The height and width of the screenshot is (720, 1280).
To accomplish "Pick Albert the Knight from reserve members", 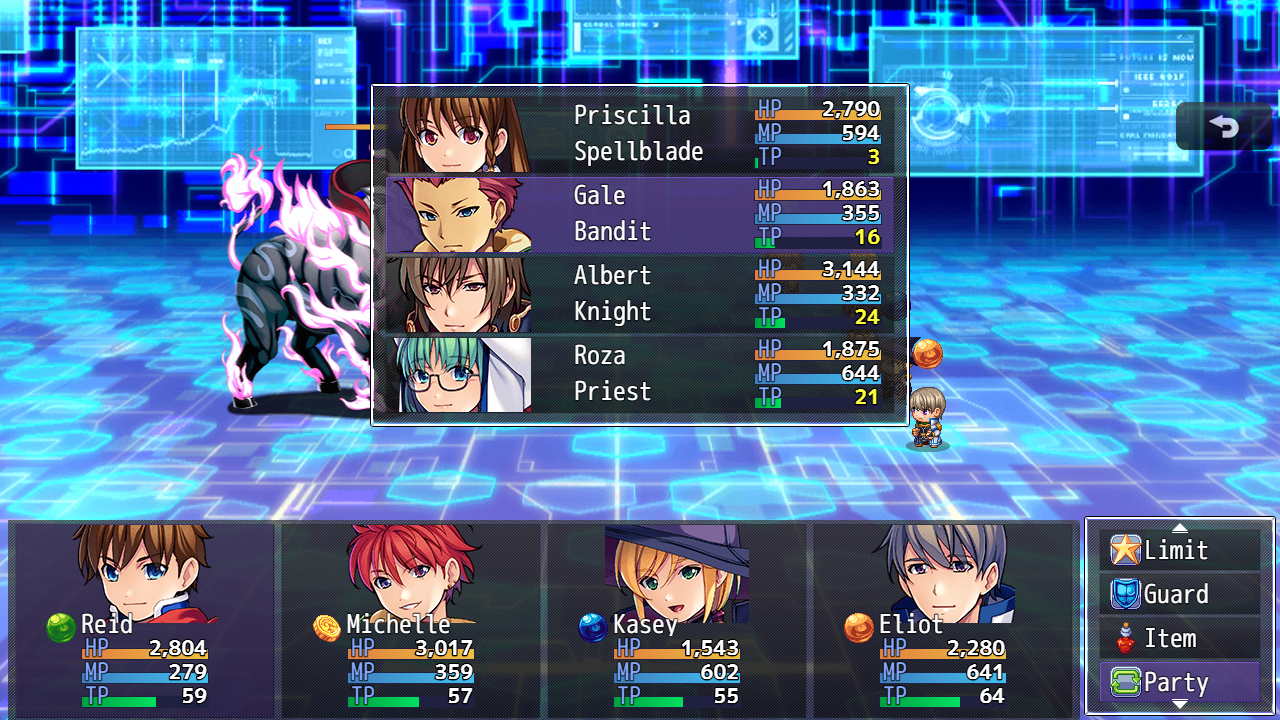I will point(640,294).
